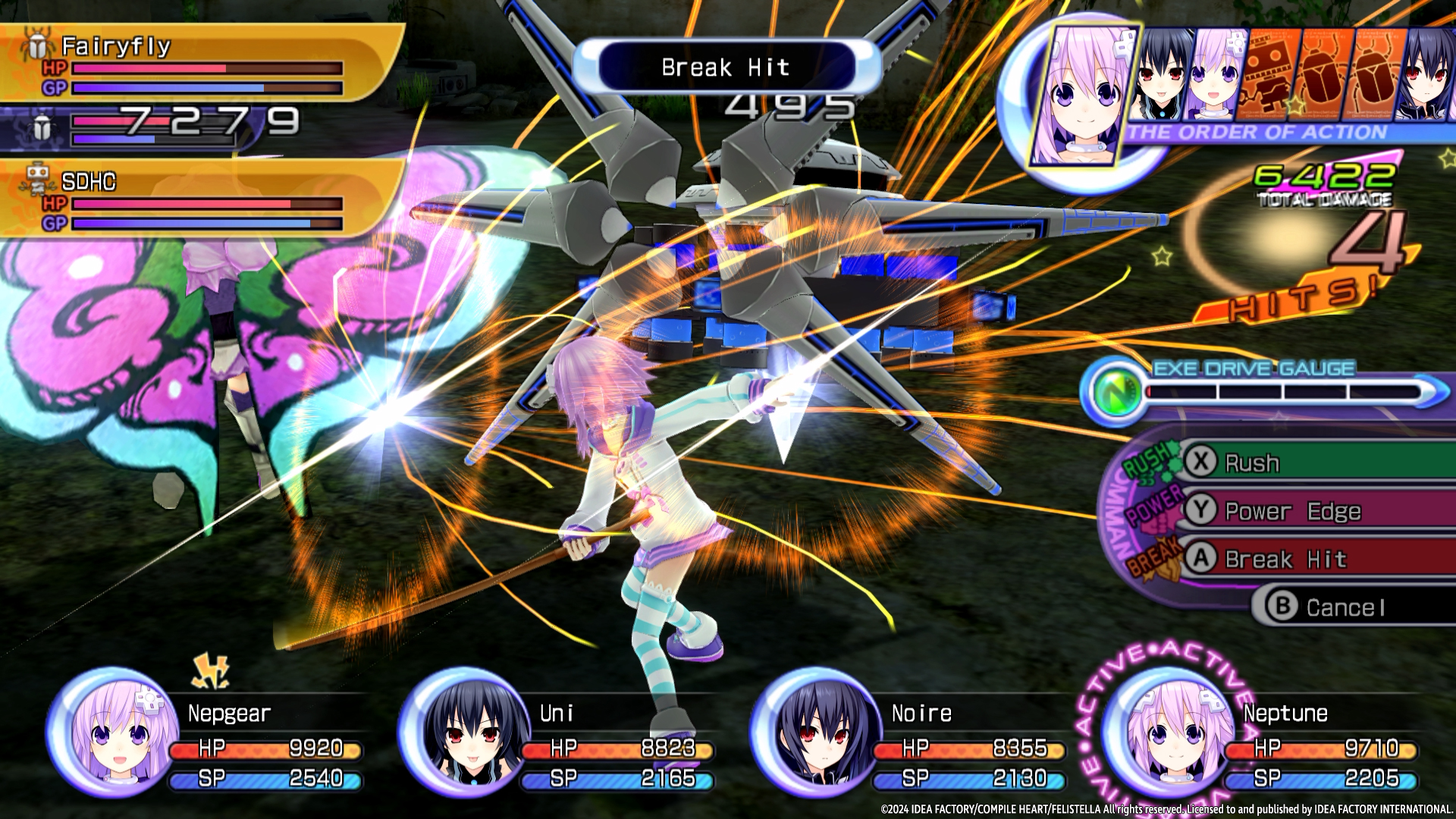Select Neptune's active party portrait
1456x819 pixels.
1169,732
